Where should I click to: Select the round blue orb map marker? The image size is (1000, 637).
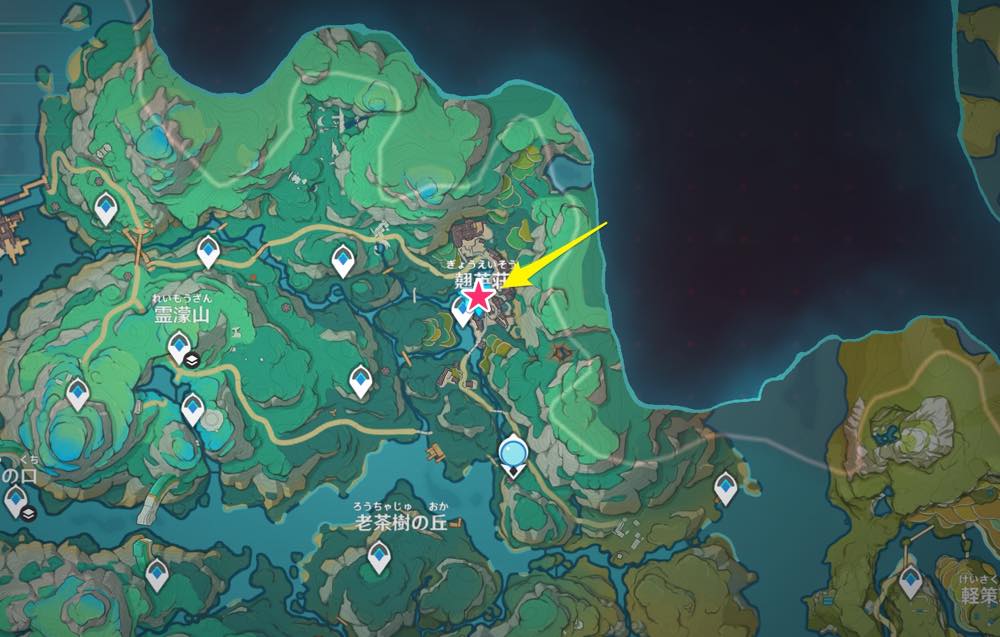514,454
